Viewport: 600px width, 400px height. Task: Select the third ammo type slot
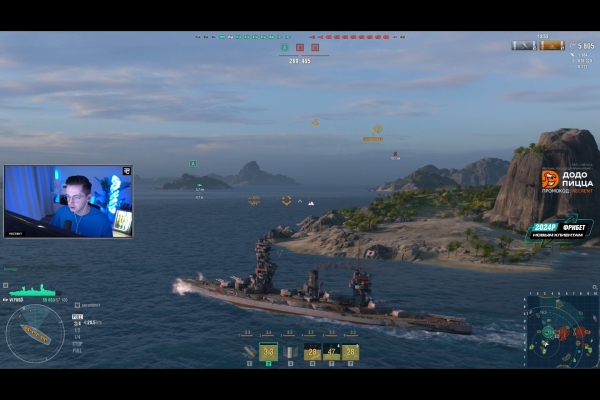[290, 352]
